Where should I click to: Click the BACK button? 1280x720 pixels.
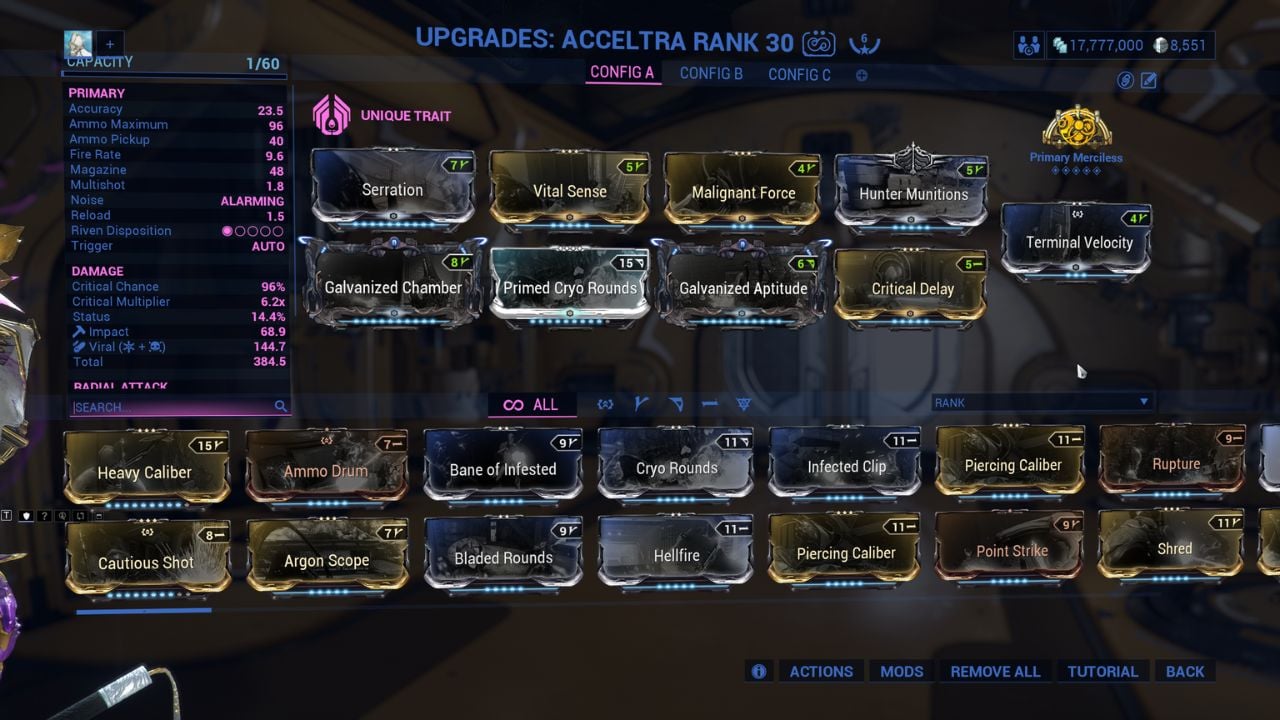tap(1185, 671)
